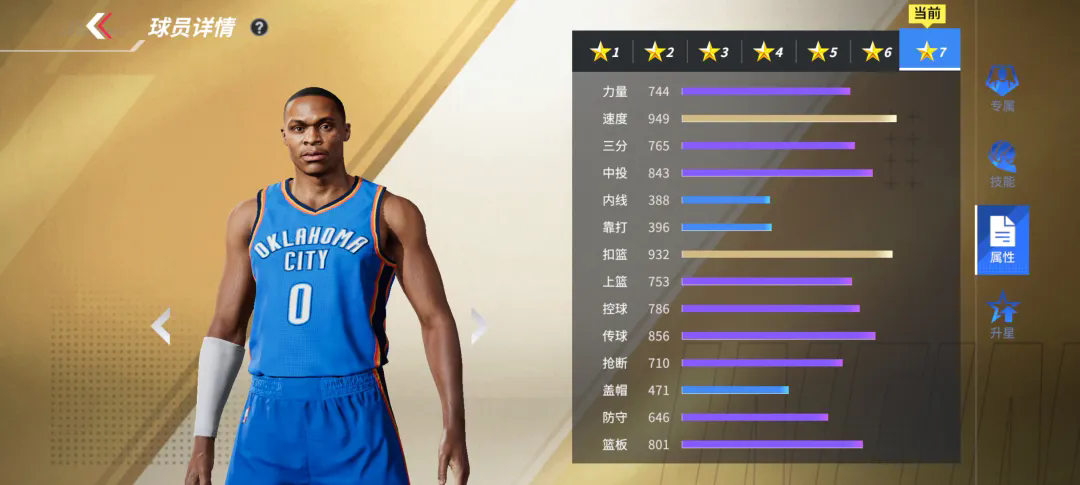This screenshot has height=485, width=1080.
Task: Switch to the 技能 skills section
Action: 1002,164
